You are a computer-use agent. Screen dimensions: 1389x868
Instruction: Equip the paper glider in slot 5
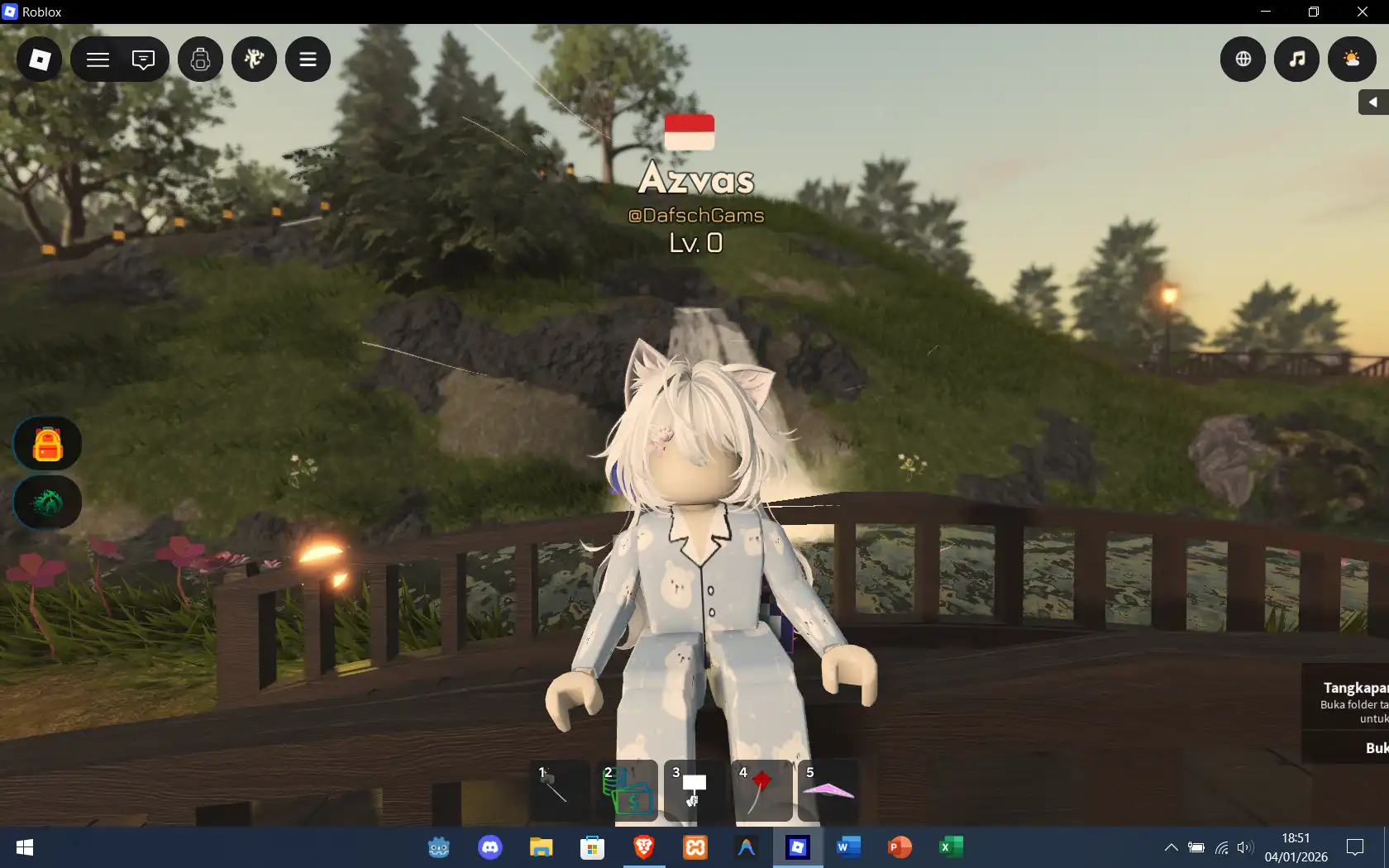click(829, 791)
